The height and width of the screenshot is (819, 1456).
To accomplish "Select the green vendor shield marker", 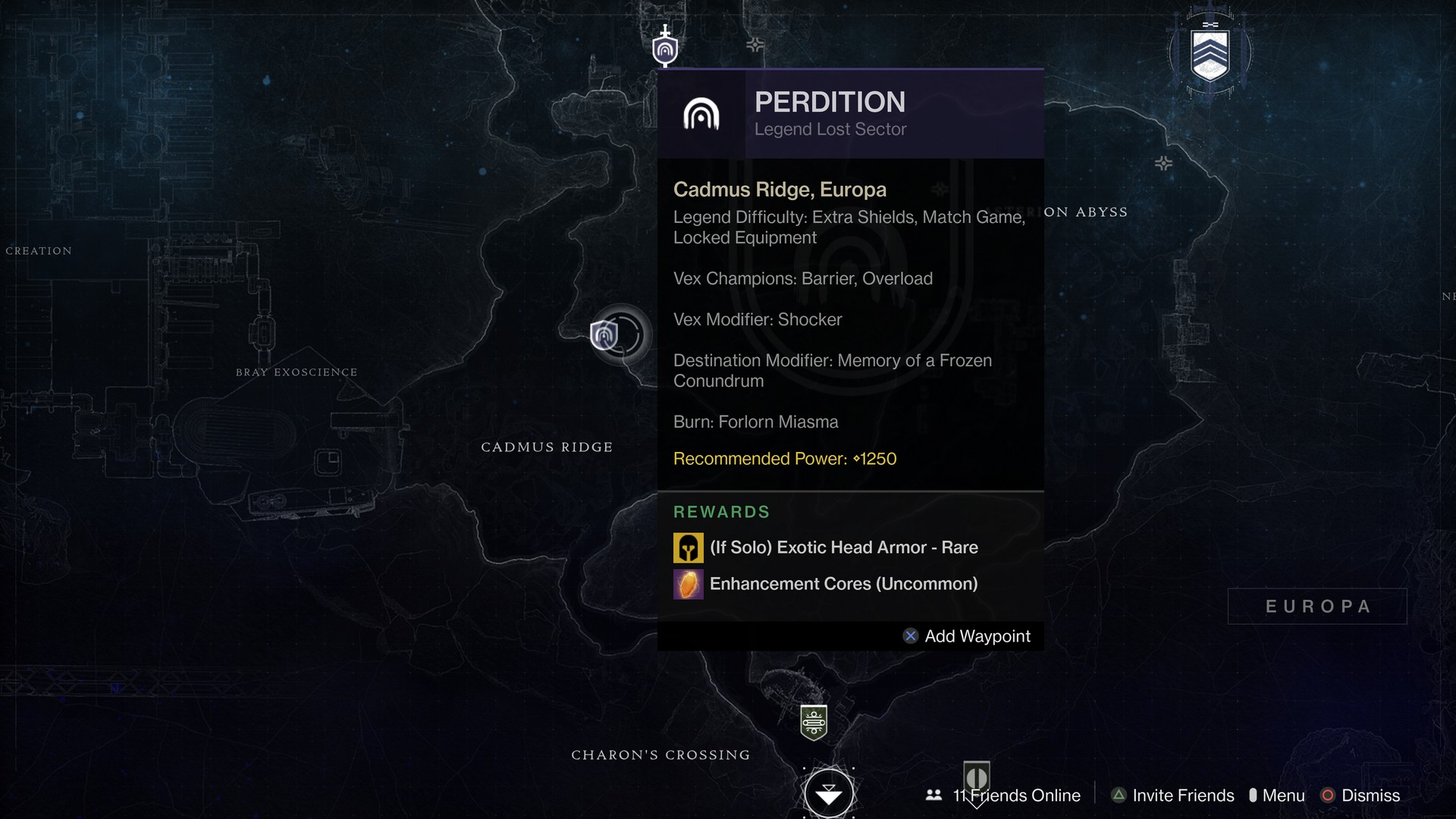I will pos(814,722).
